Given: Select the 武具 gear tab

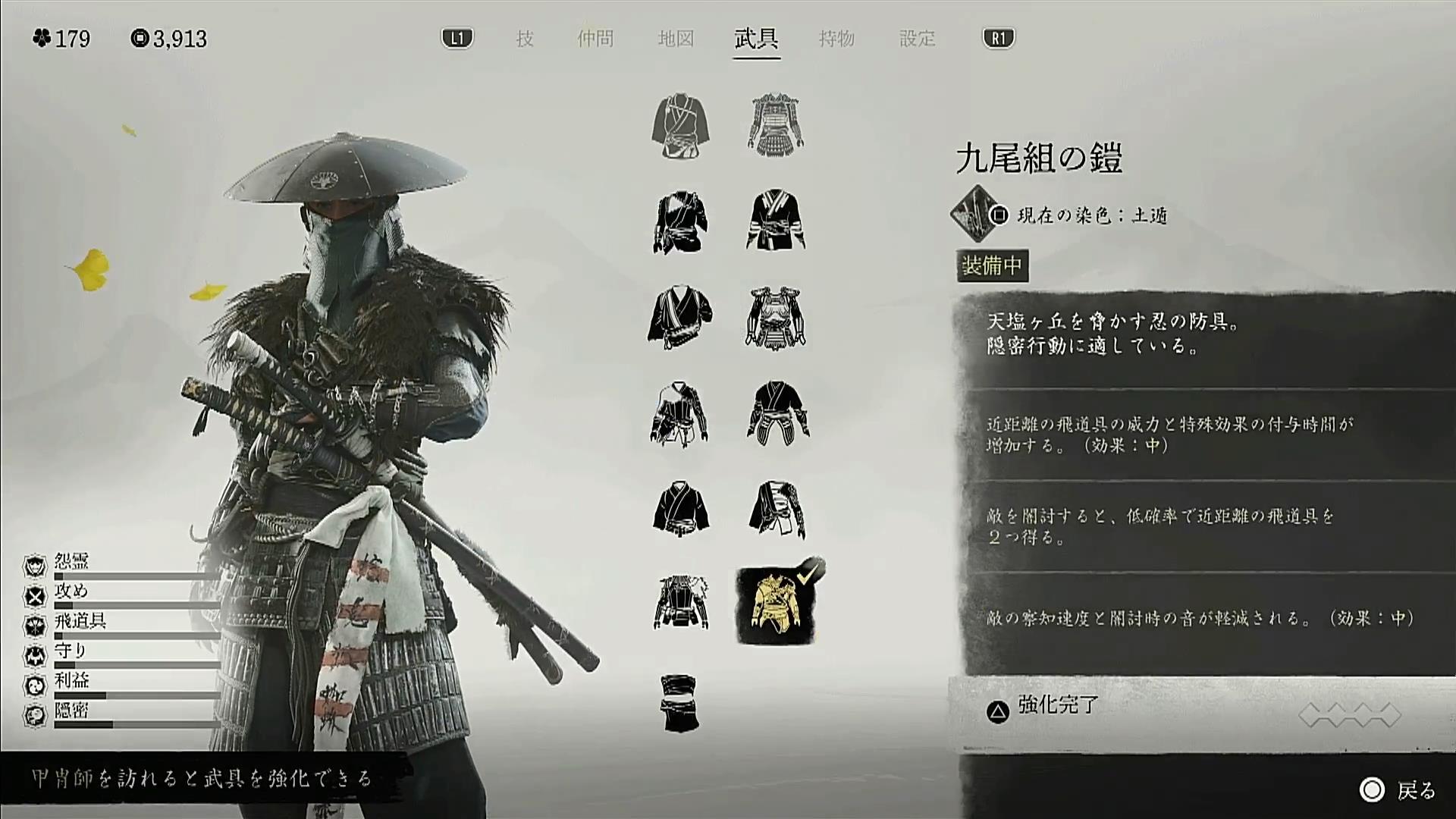Looking at the screenshot, I should point(756,39).
